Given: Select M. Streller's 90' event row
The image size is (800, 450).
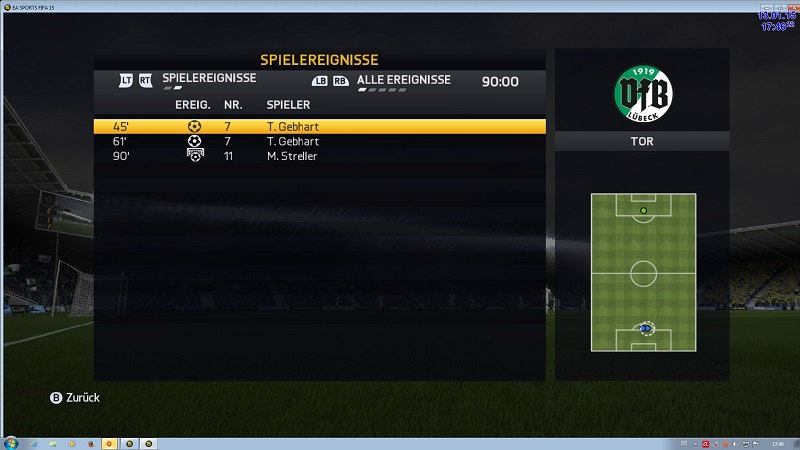Looking at the screenshot, I should [x=320, y=156].
